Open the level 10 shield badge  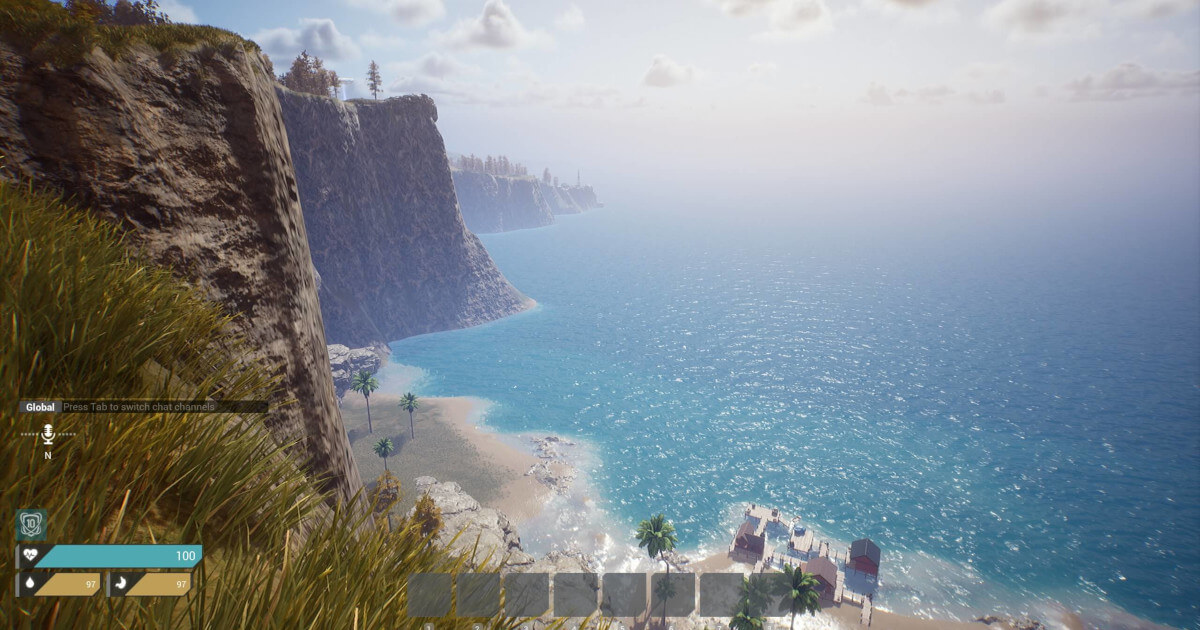point(31,525)
